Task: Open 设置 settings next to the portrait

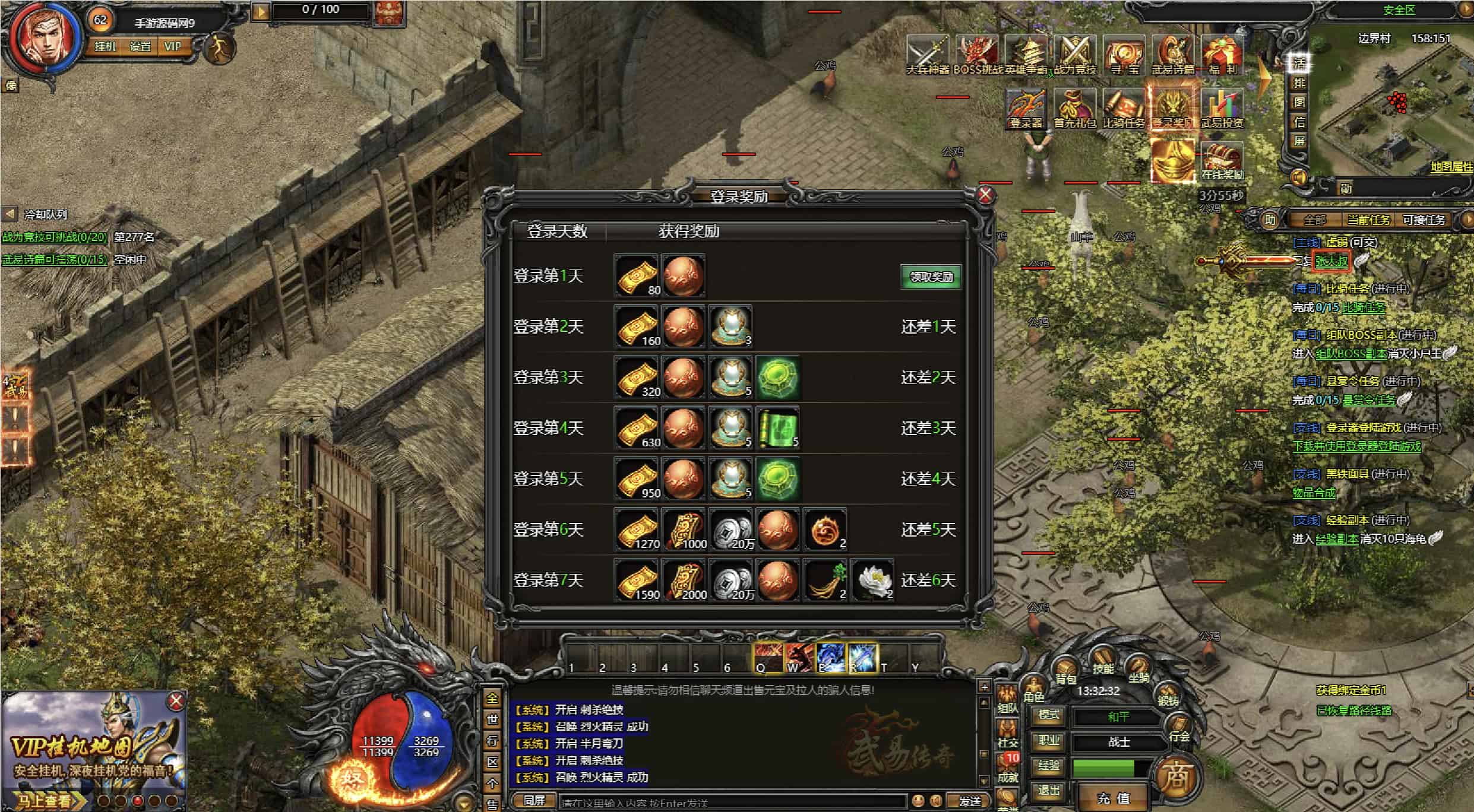Action: pos(140,46)
